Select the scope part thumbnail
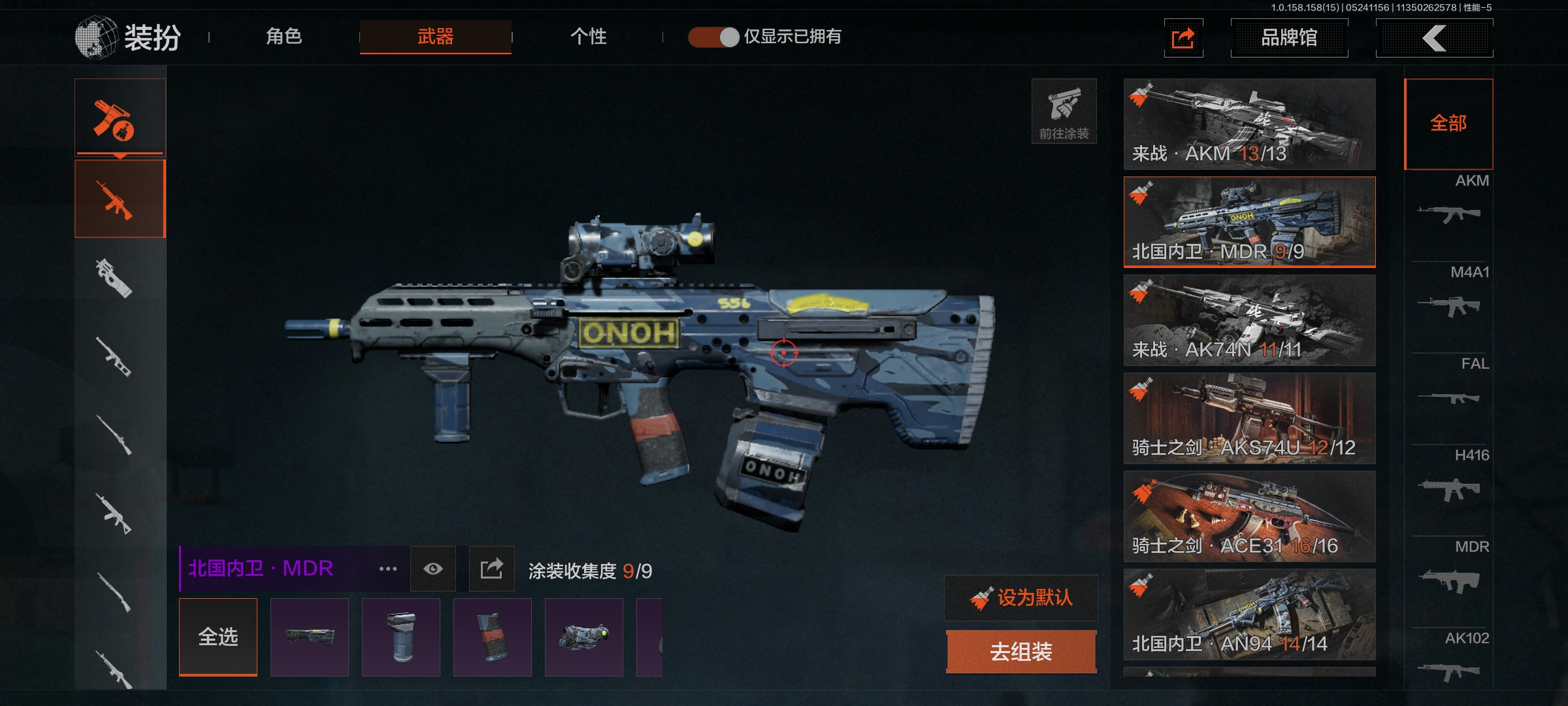Viewport: 1568px width, 706px height. (584, 637)
